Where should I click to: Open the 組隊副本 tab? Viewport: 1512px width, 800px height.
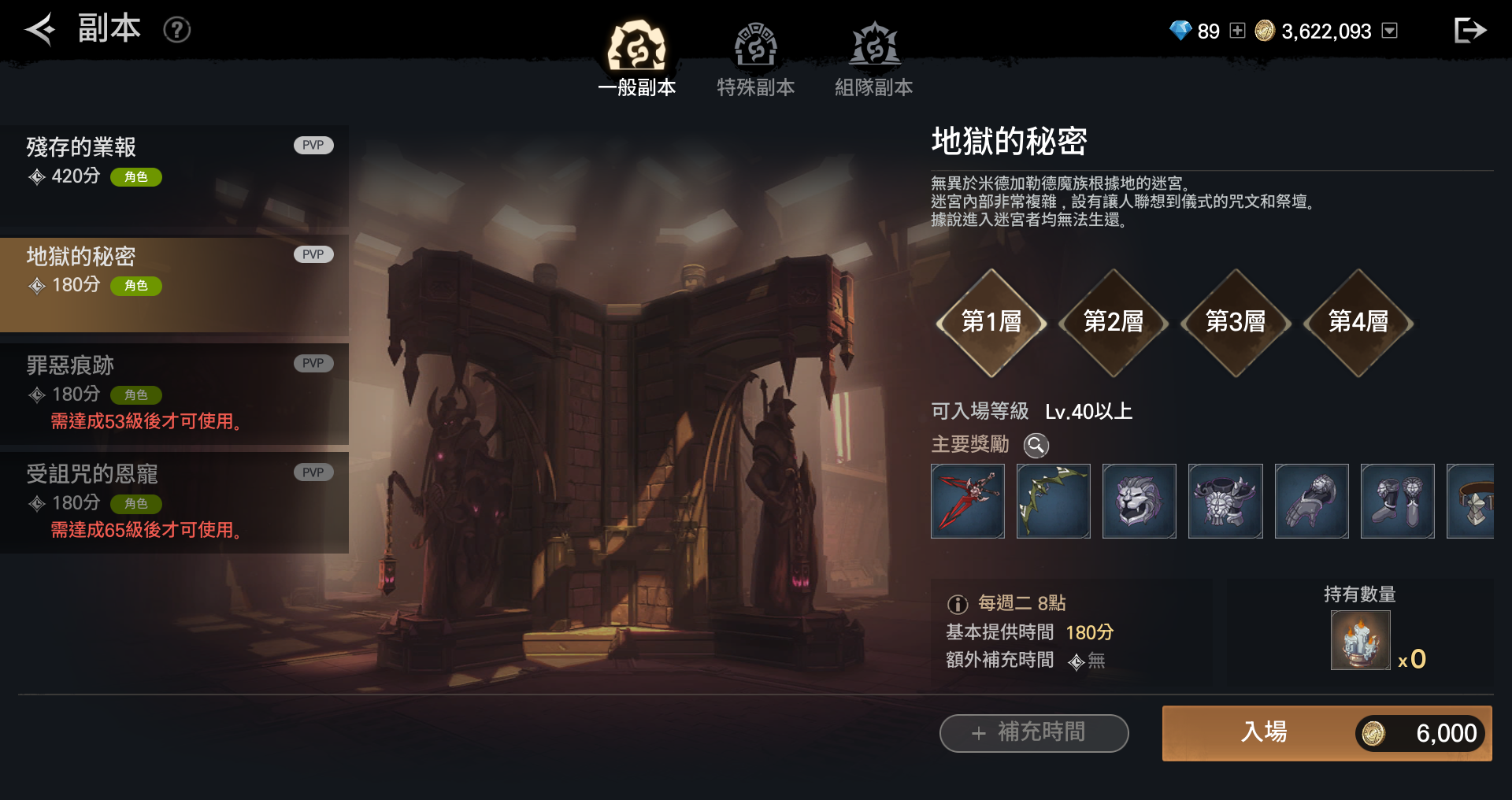coord(873,59)
